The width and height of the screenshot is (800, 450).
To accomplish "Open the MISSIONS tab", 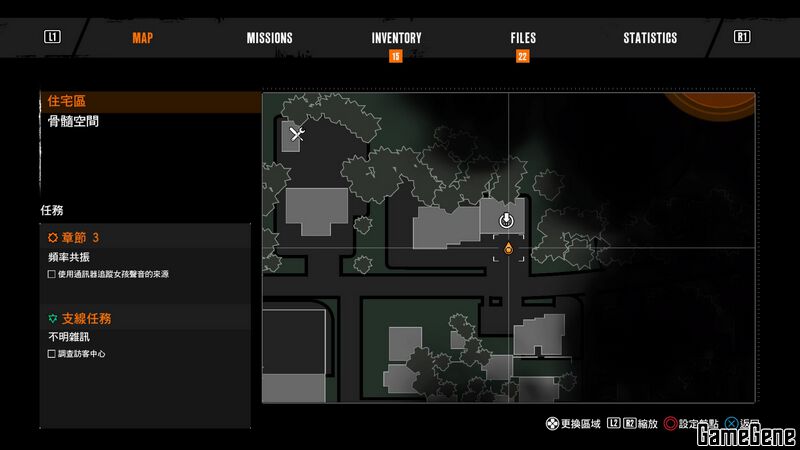I will 270,38.
